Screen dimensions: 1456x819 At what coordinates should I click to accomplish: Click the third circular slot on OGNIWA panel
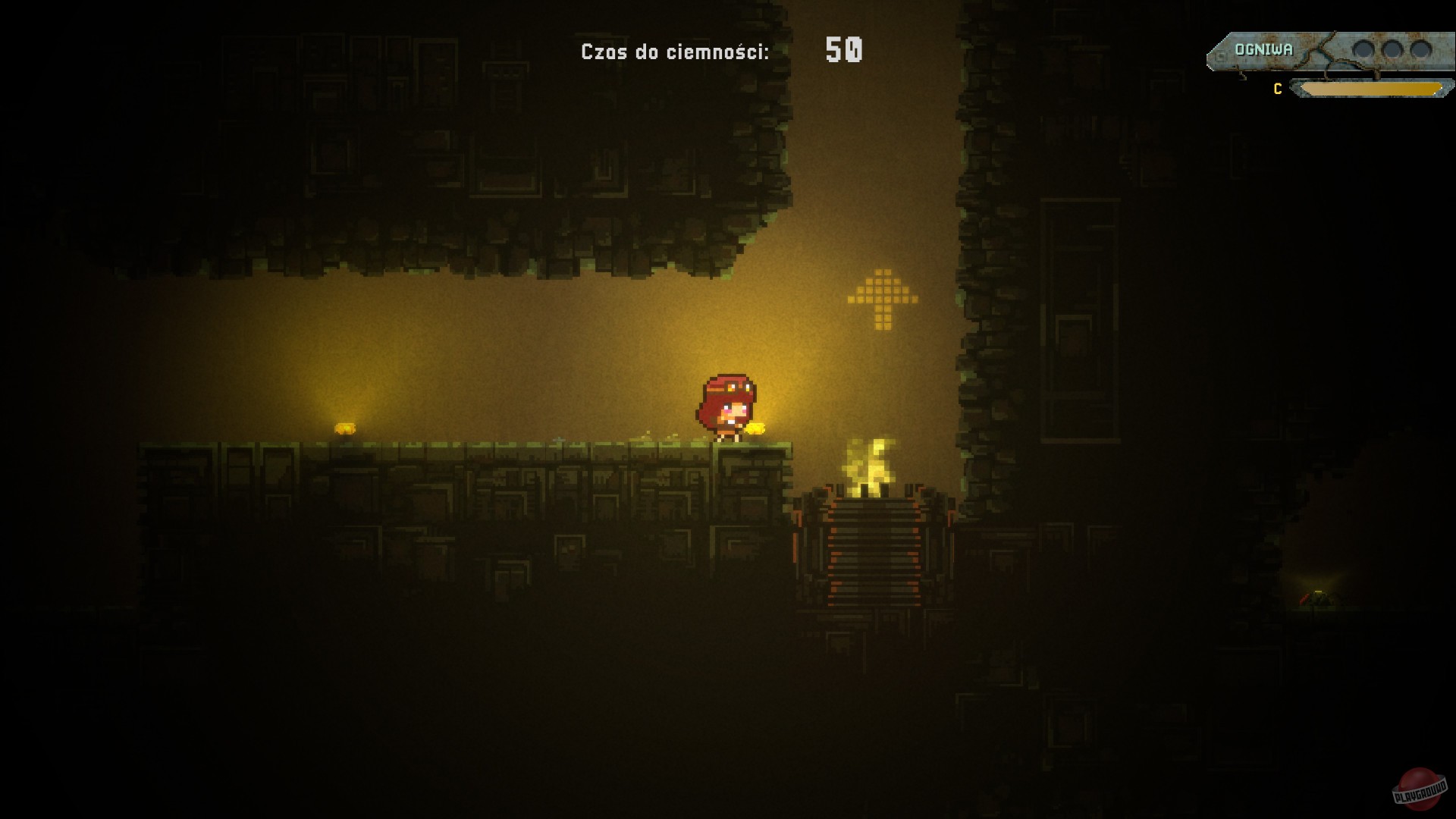1422,49
